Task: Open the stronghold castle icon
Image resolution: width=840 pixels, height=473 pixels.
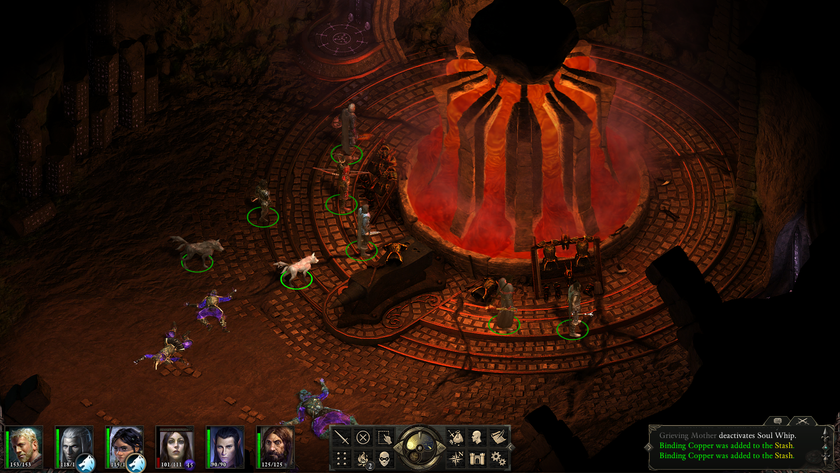Action: pos(477,457)
